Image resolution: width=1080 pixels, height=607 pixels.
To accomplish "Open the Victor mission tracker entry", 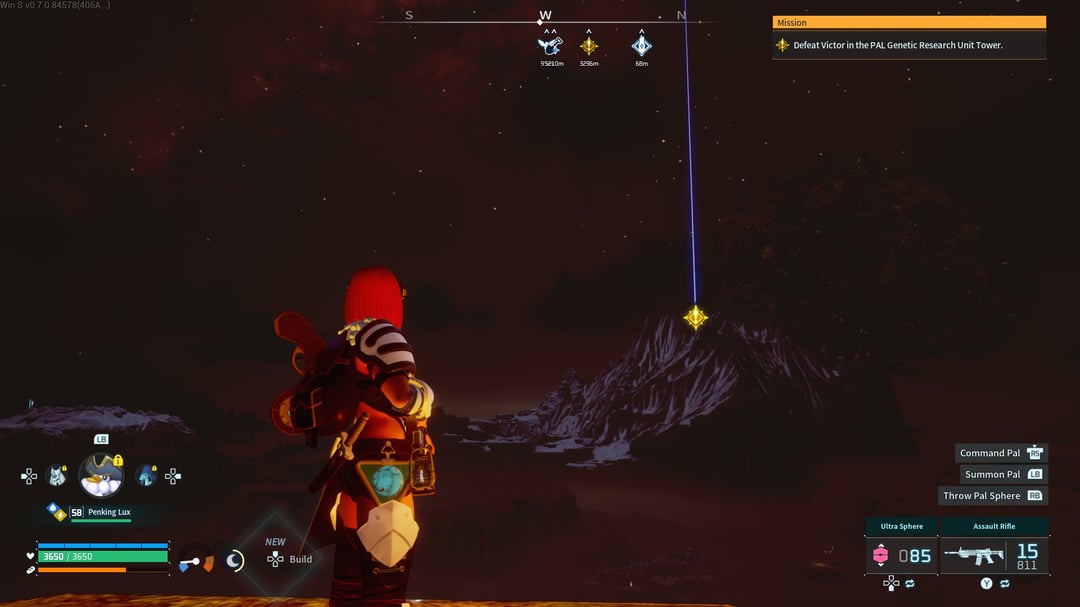I will pyautogui.click(x=908, y=45).
